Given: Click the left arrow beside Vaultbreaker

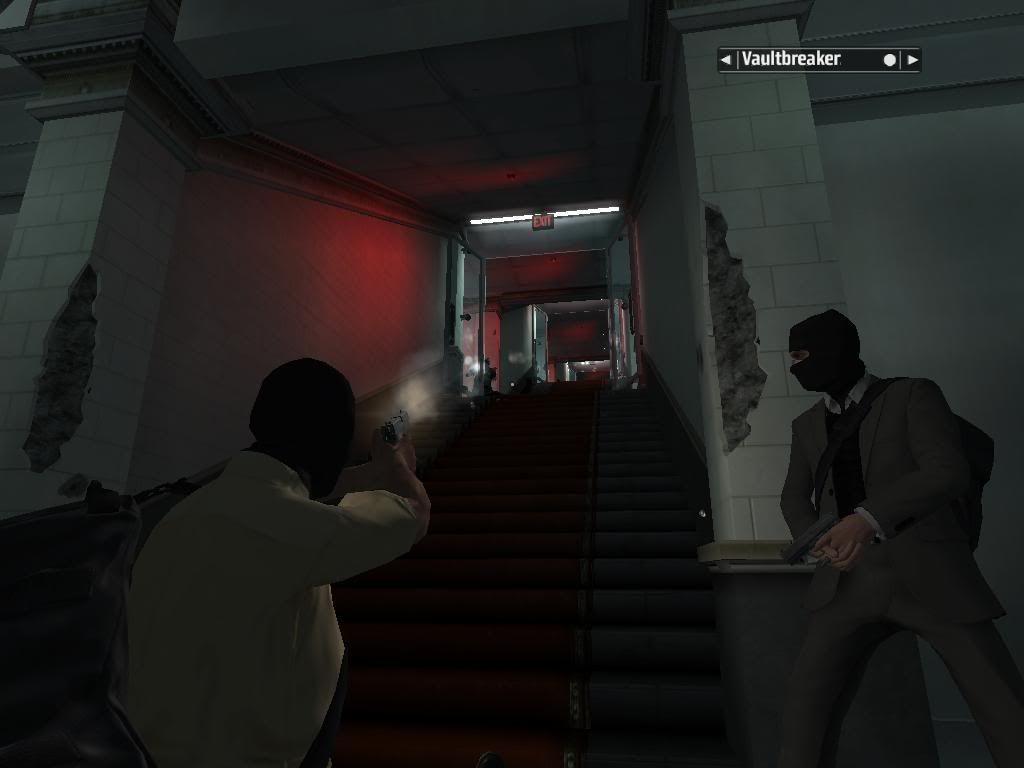Looking at the screenshot, I should click(726, 60).
